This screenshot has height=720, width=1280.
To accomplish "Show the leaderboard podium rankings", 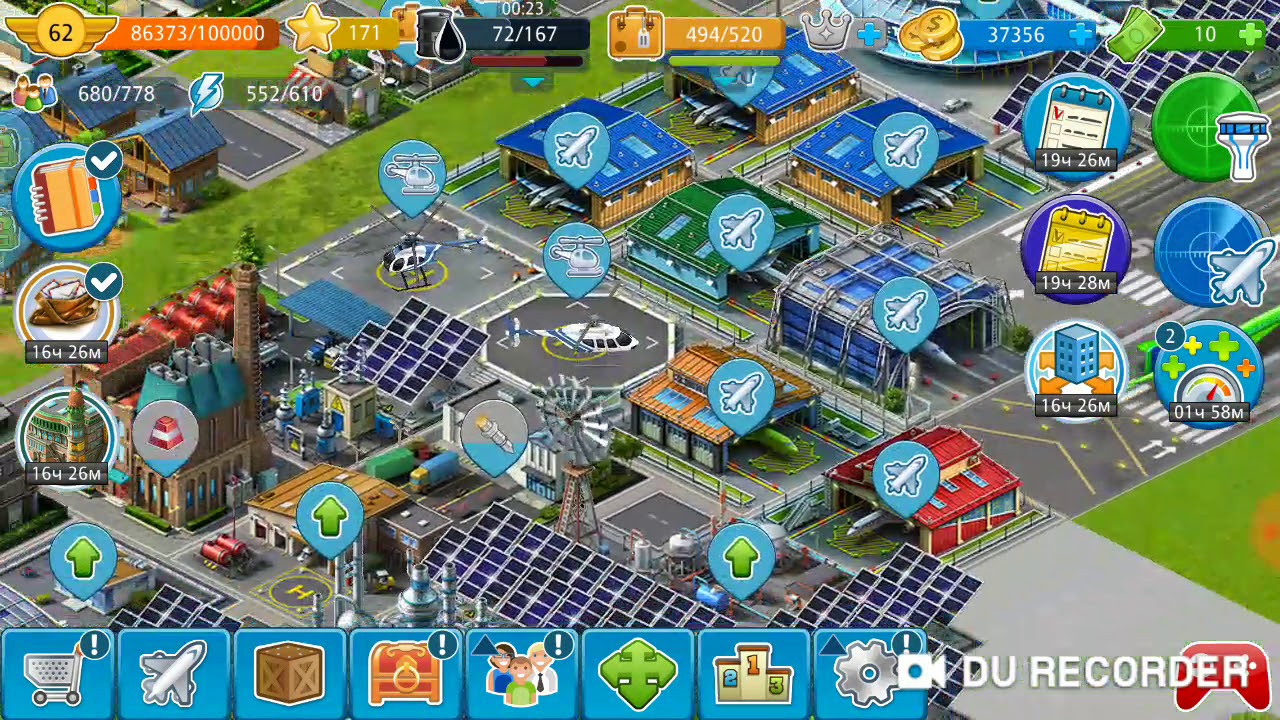I will pyautogui.click(x=754, y=672).
